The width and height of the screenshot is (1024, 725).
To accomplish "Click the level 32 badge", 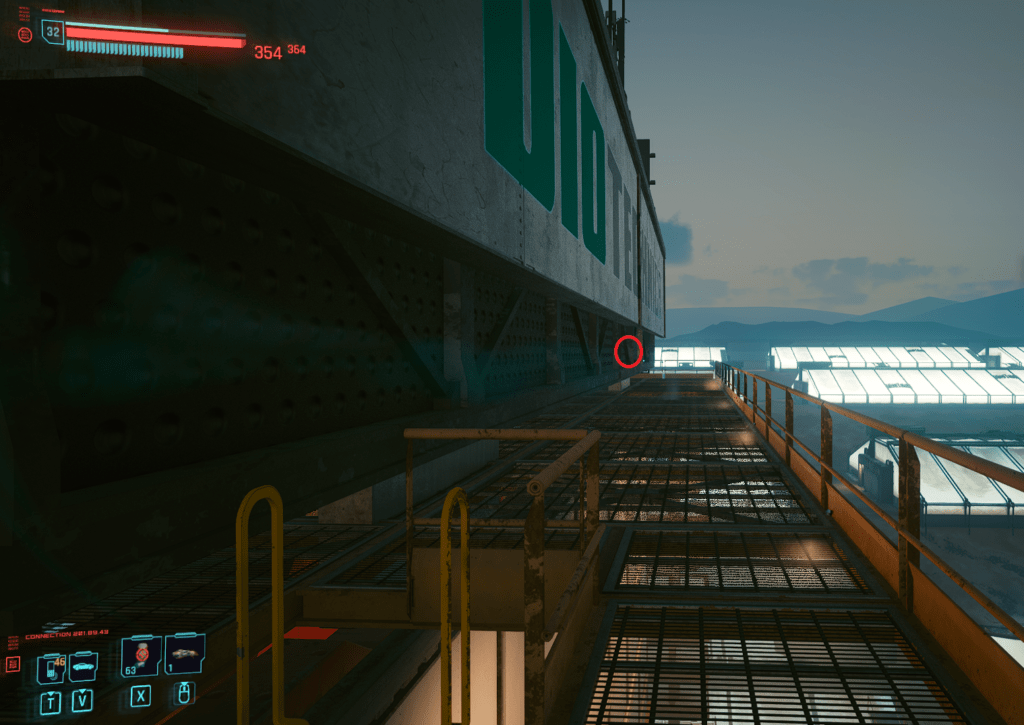I will tap(53, 32).
